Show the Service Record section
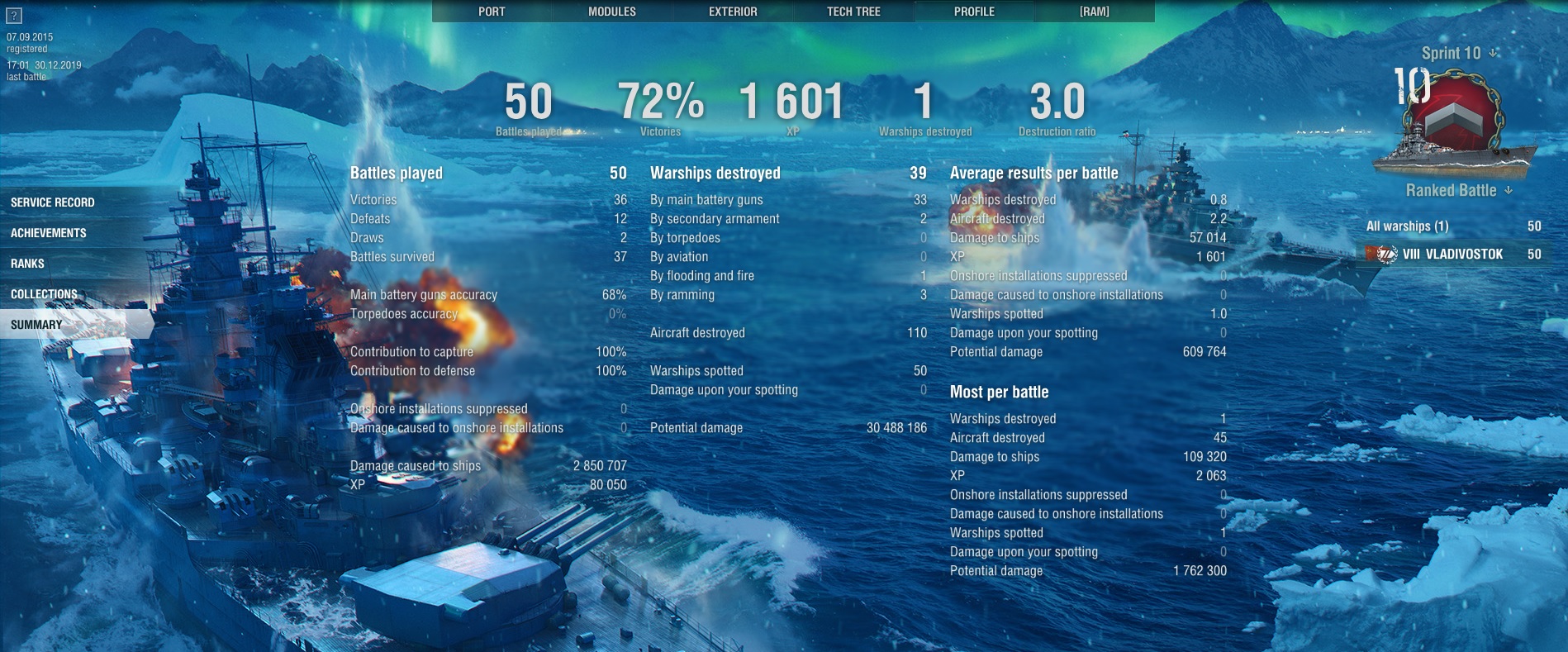This screenshot has width=1568, height=652. (x=53, y=202)
